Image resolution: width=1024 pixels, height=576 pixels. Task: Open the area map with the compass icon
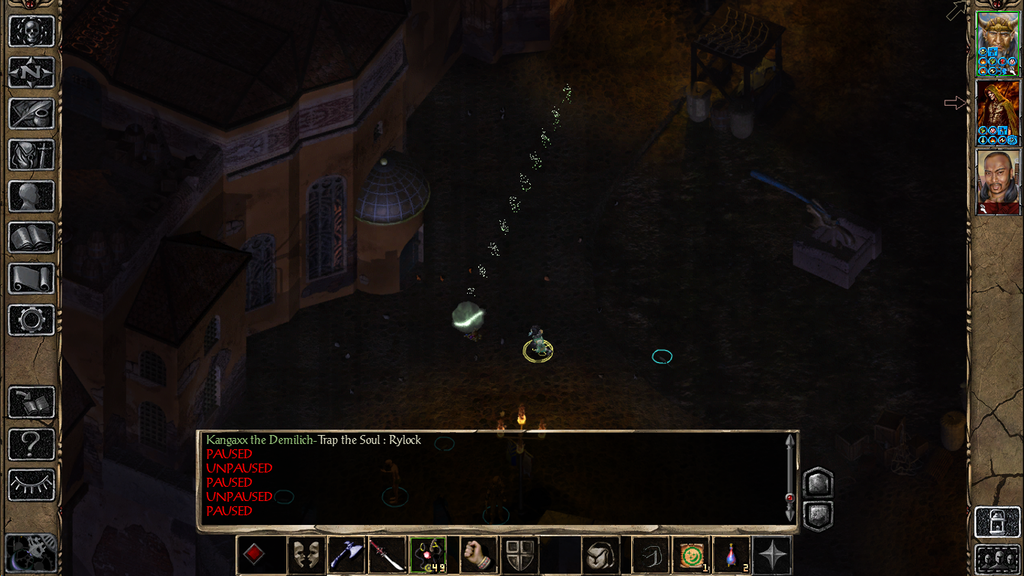click(31, 72)
